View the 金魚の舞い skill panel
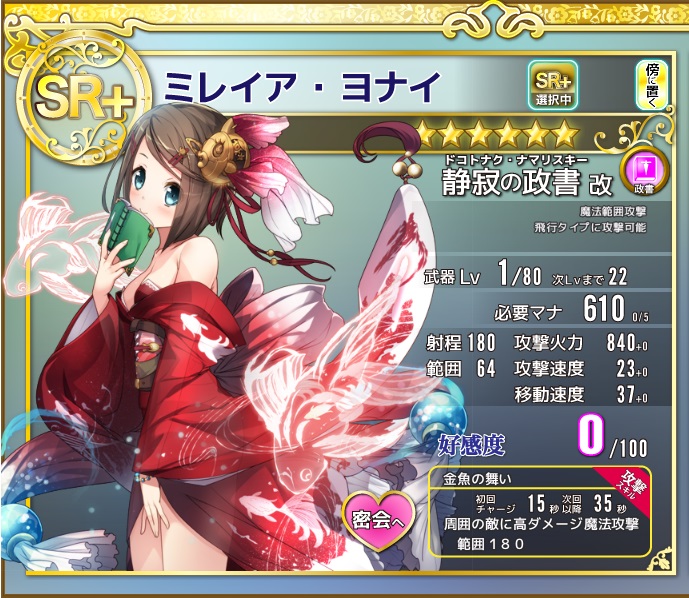The height and width of the screenshot is (598, 689). (540, 510)
